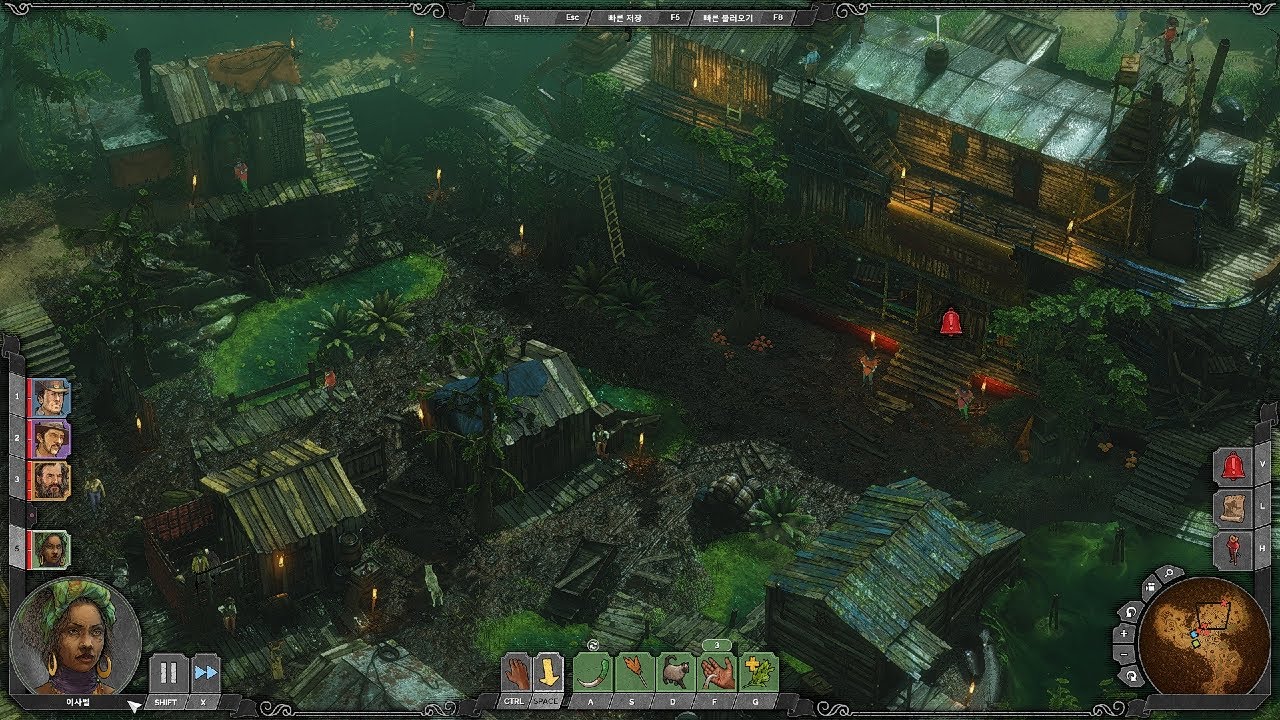Zoom in with the minimap plus button
Viewport: 1280px width, 720px height.
tap(1125, 633)
